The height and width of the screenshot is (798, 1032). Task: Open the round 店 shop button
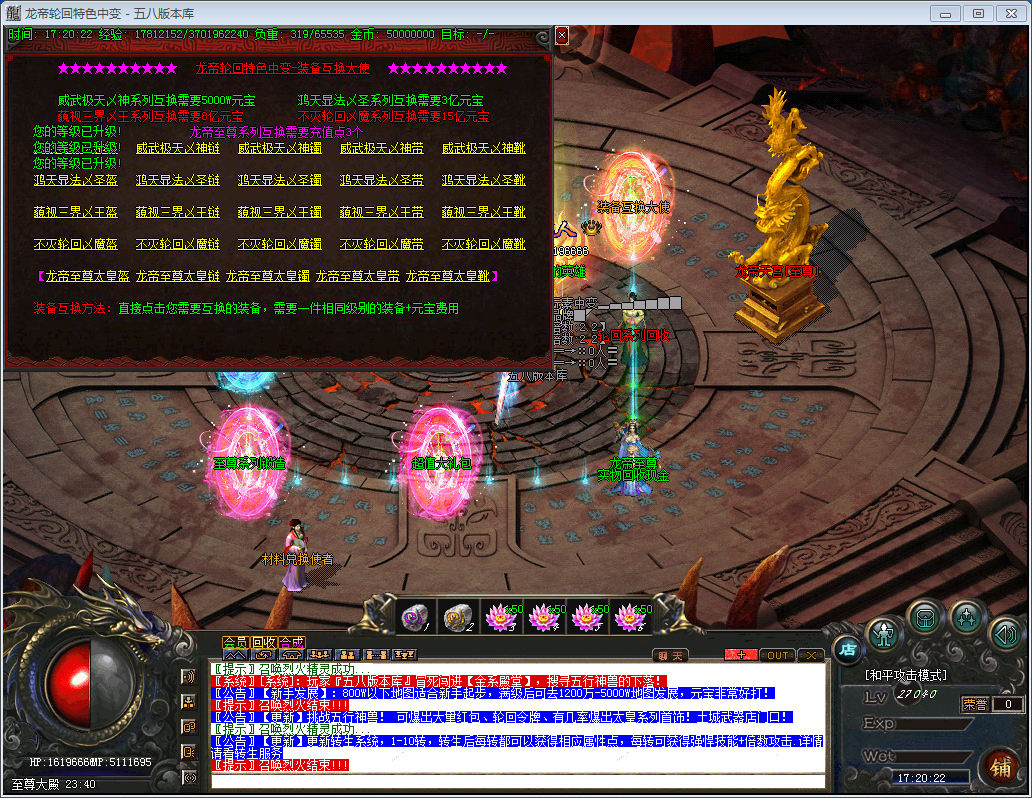846,649
